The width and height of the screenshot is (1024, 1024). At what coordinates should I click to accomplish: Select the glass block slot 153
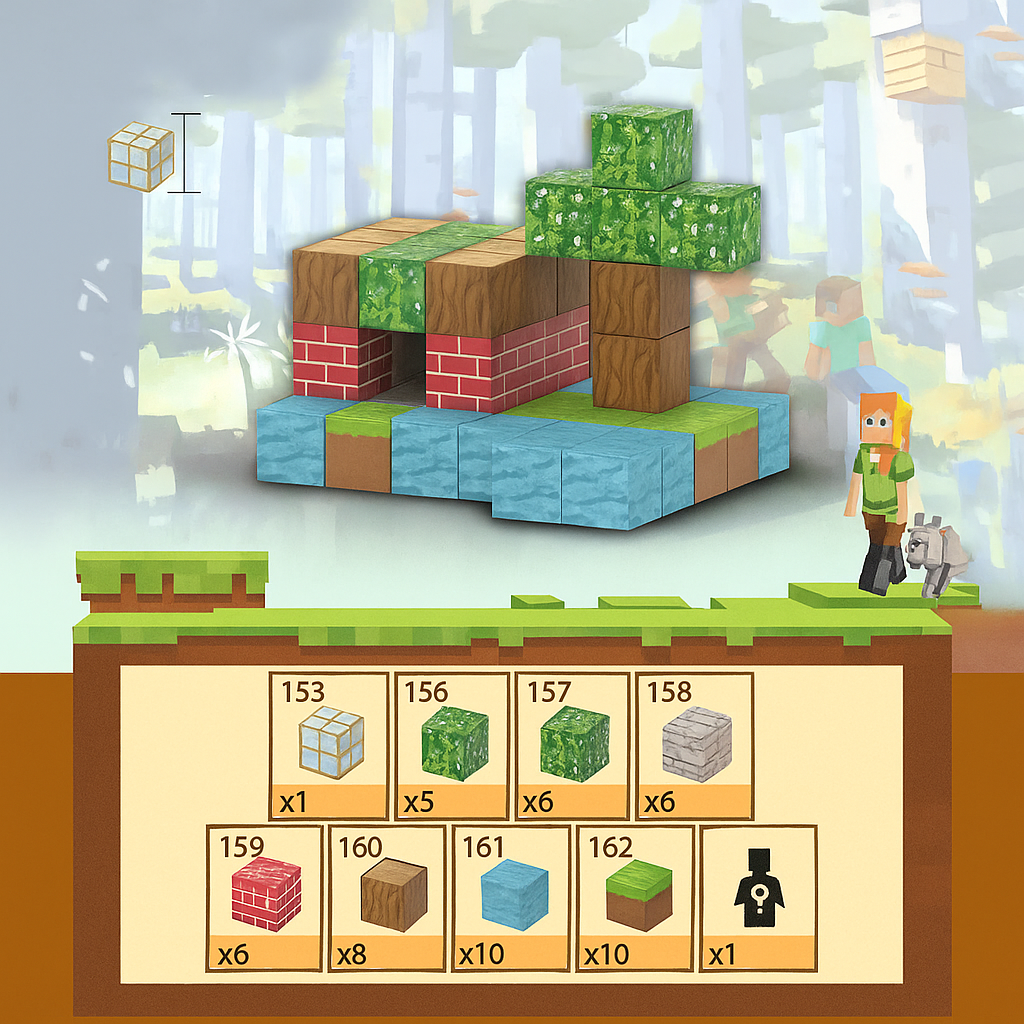pos(329,744)
